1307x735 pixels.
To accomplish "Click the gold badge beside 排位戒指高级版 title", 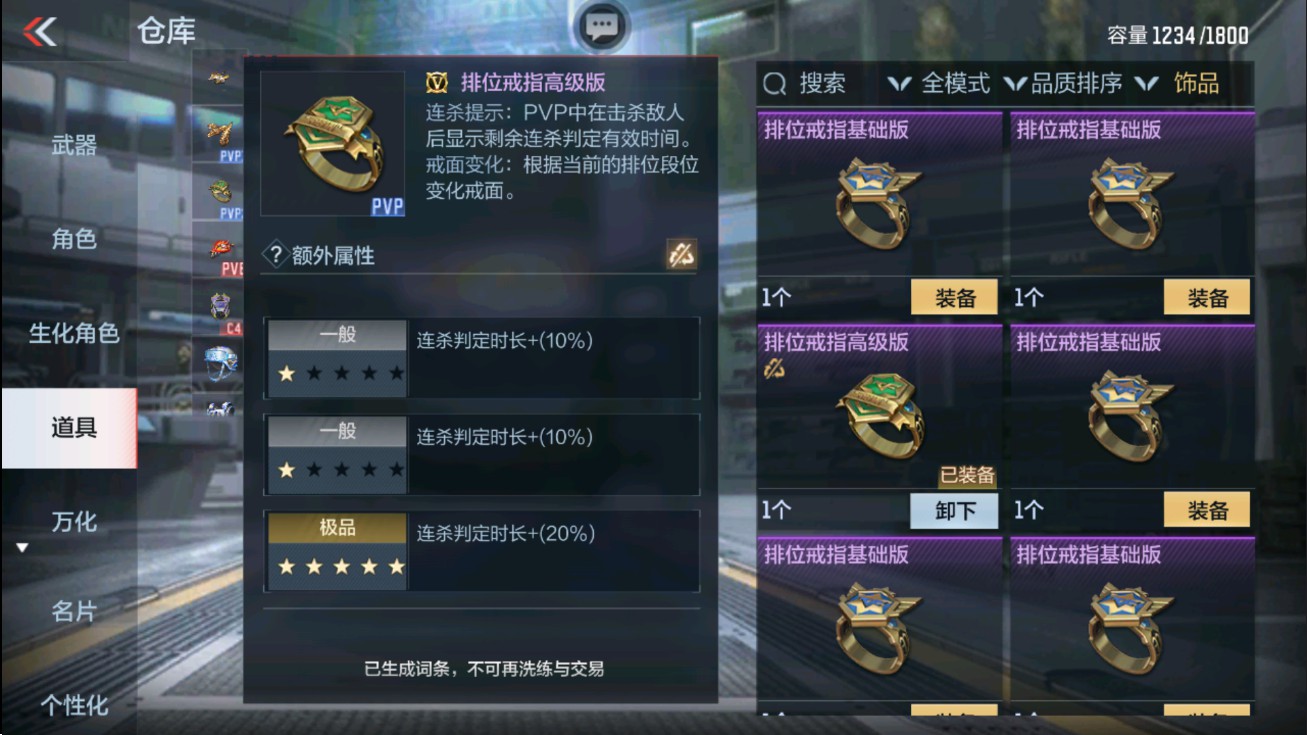I will pyautogui.click(x=437, y=83).
